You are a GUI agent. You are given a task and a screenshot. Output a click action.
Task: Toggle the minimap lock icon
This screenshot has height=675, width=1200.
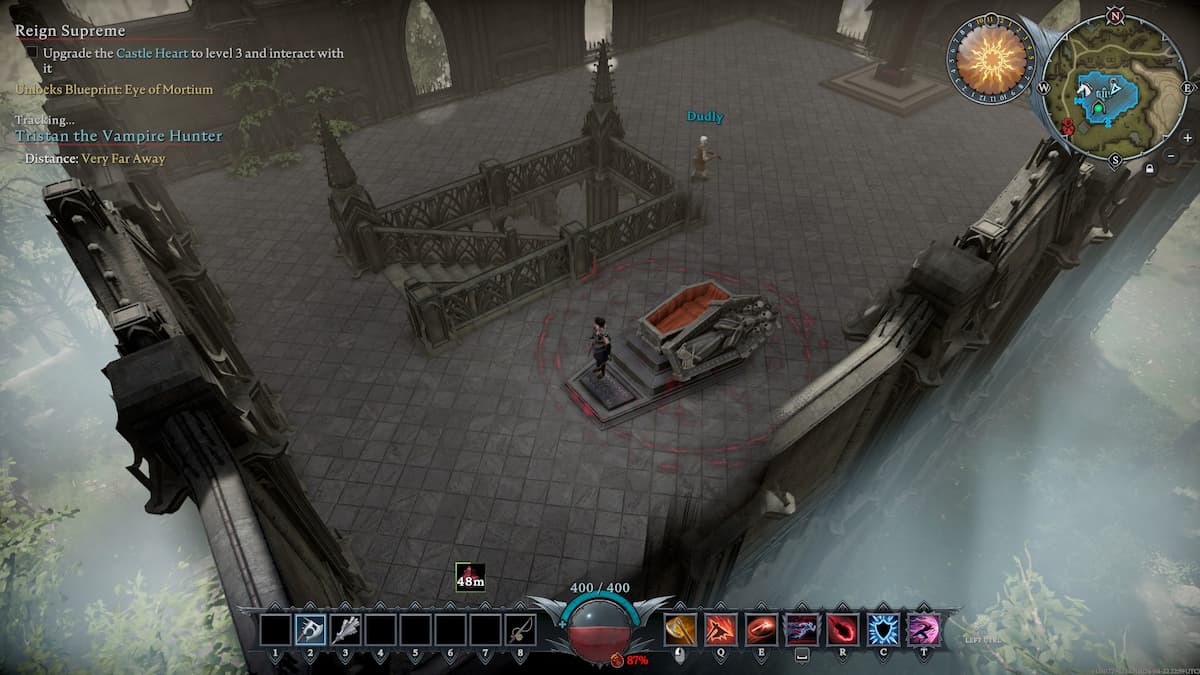1151,170
